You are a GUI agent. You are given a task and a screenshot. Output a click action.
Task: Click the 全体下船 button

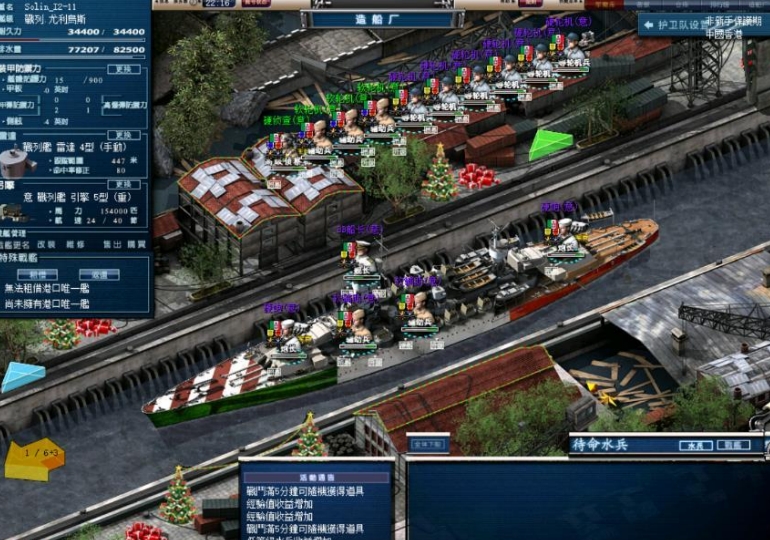[427, 443]
